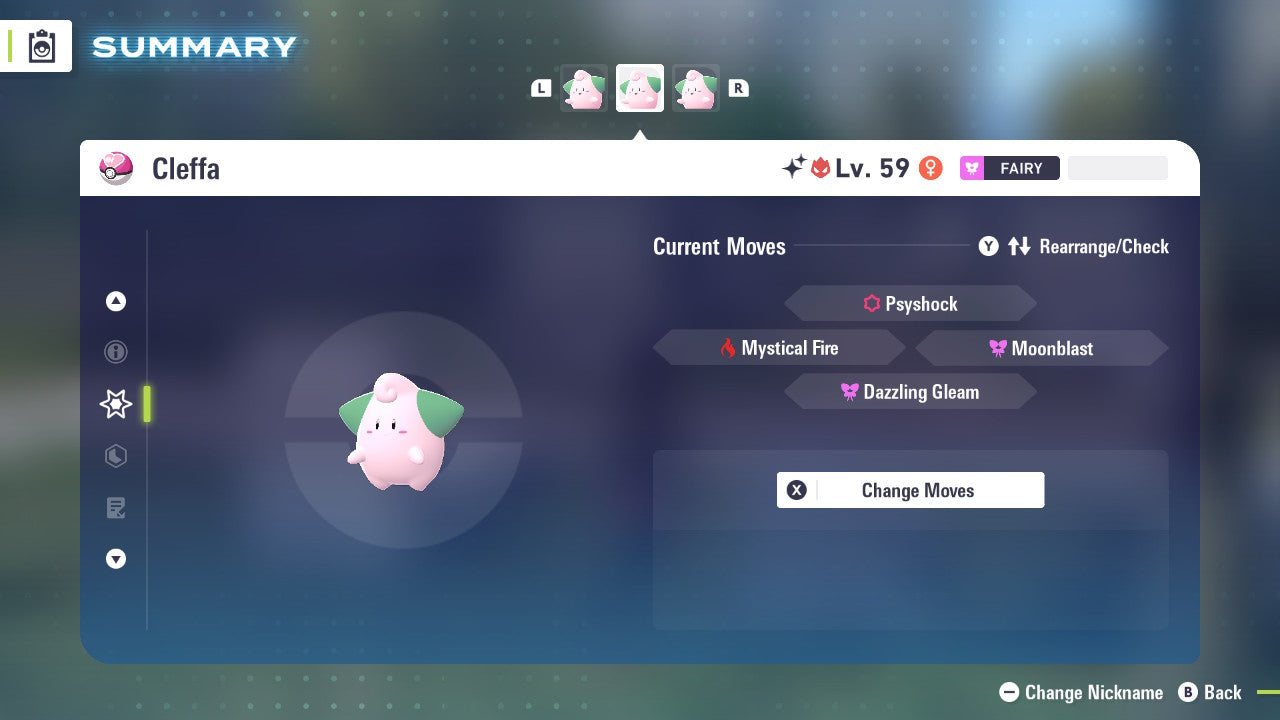This screenshot has width=1280, height=720.
Task: Choose the Dazzling Gleam move
Action: (910, 391)
